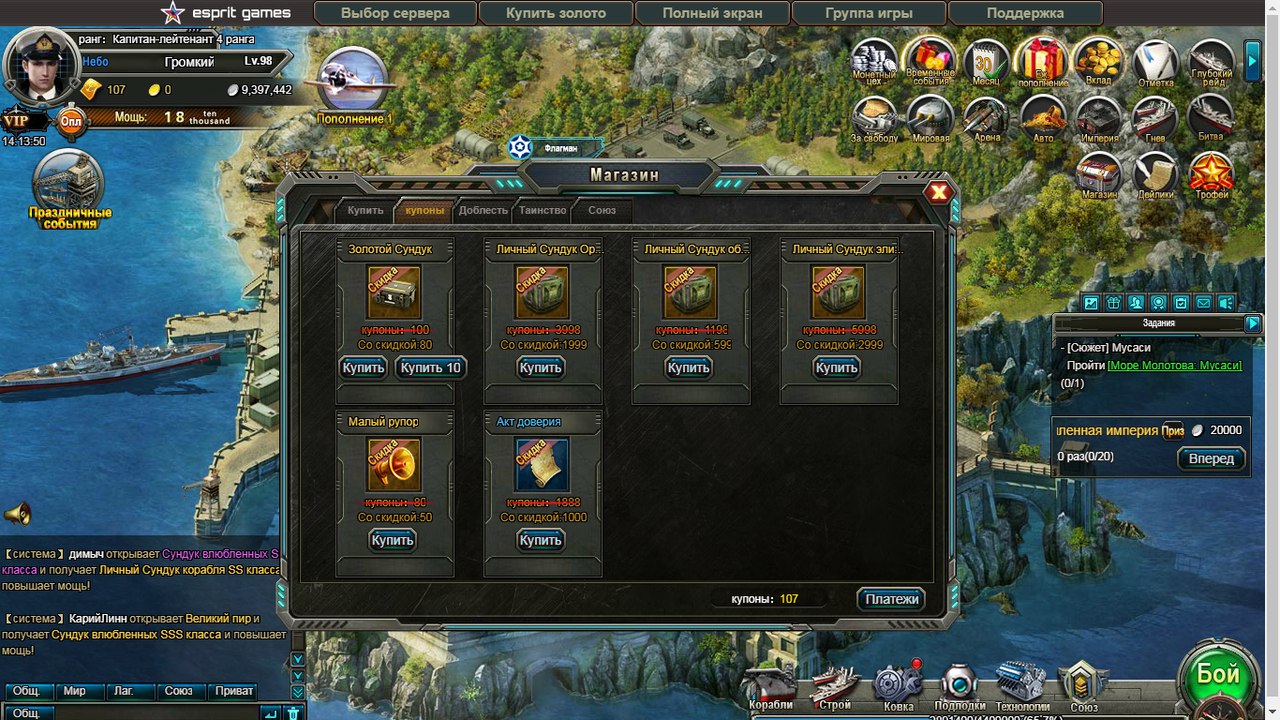Screen dimensions: 1280x720
Task: Open the Технологии menu icon
Action: [1022, 686]
